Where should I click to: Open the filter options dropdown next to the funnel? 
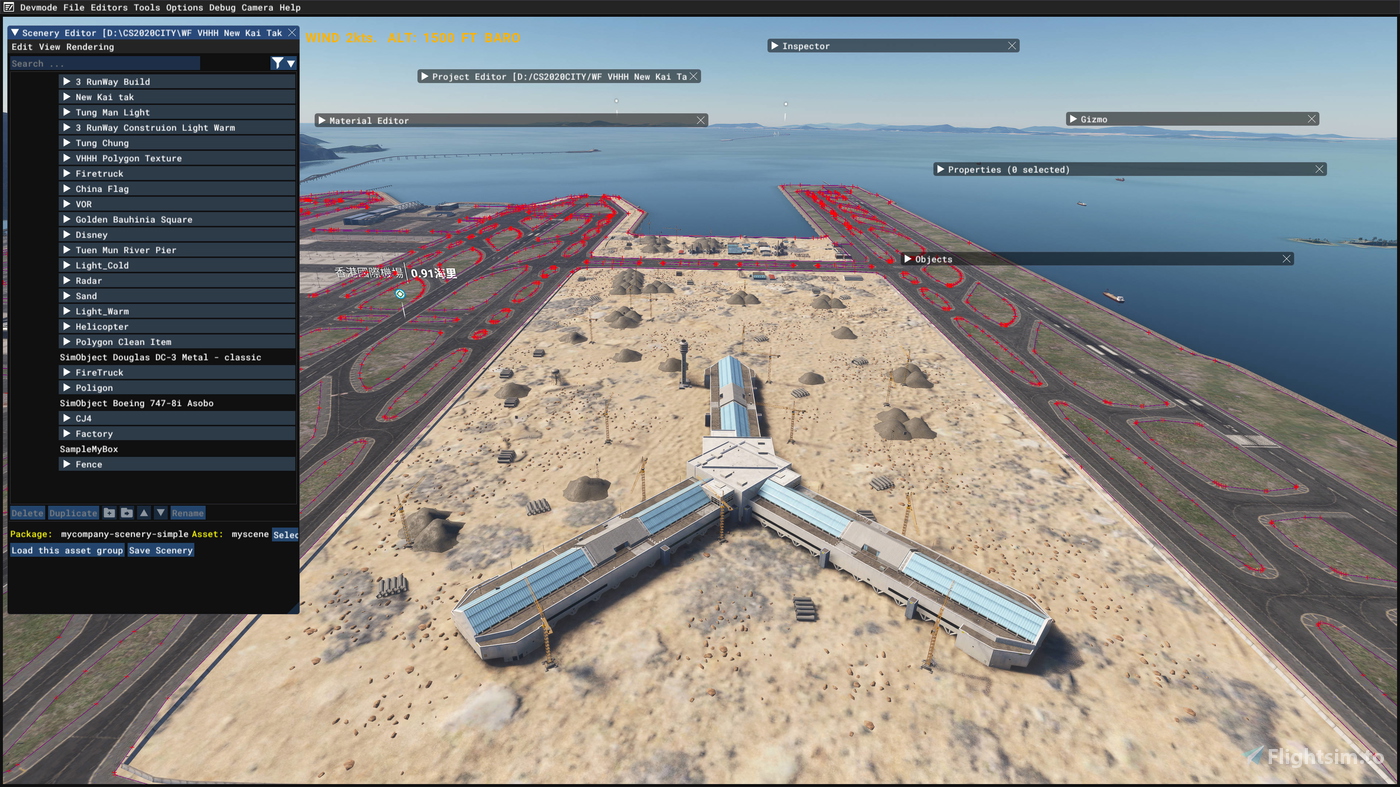point(290,62)
